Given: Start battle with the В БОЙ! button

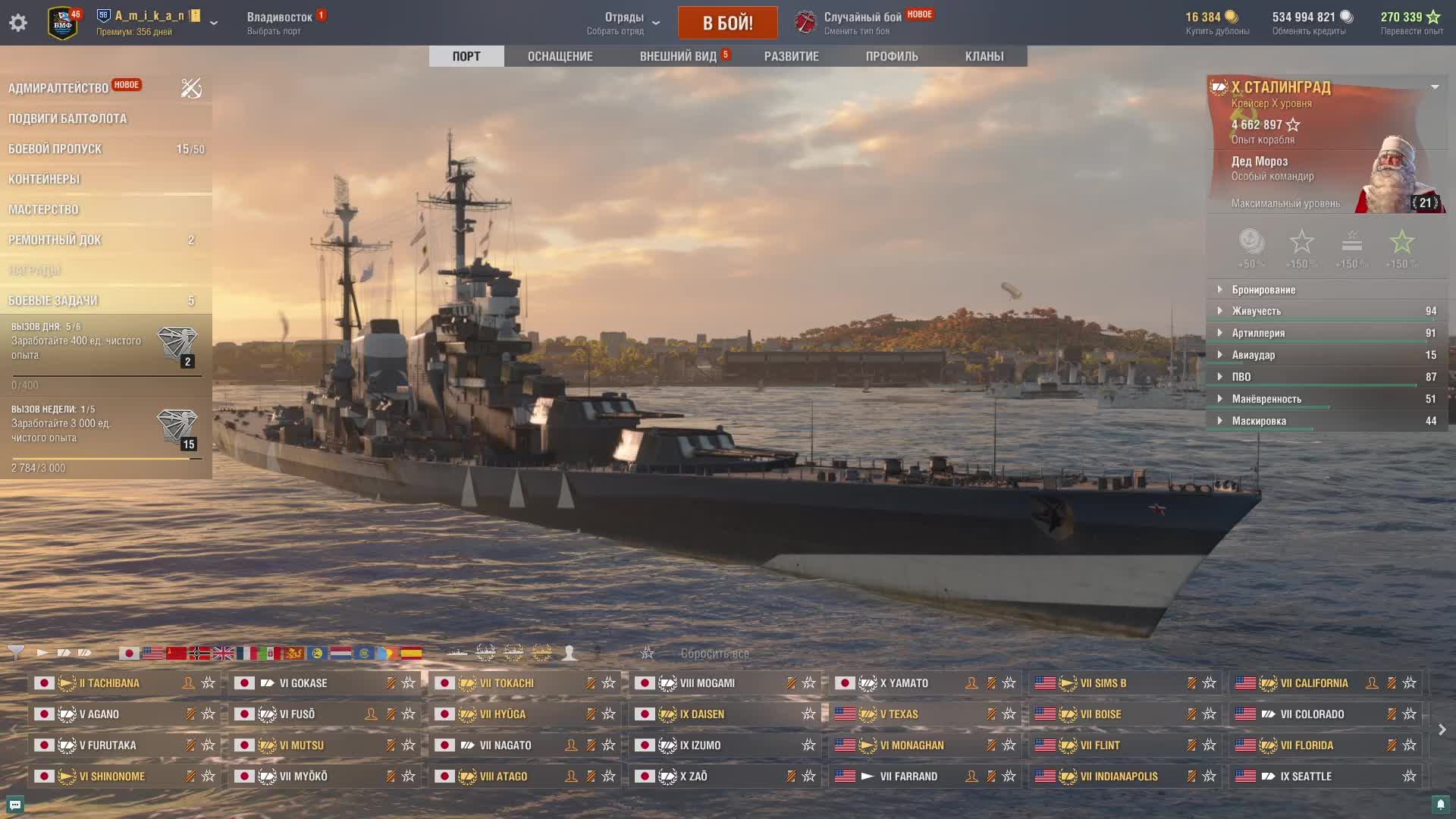Looking at the screenshot, I should [x=727, y=23].
